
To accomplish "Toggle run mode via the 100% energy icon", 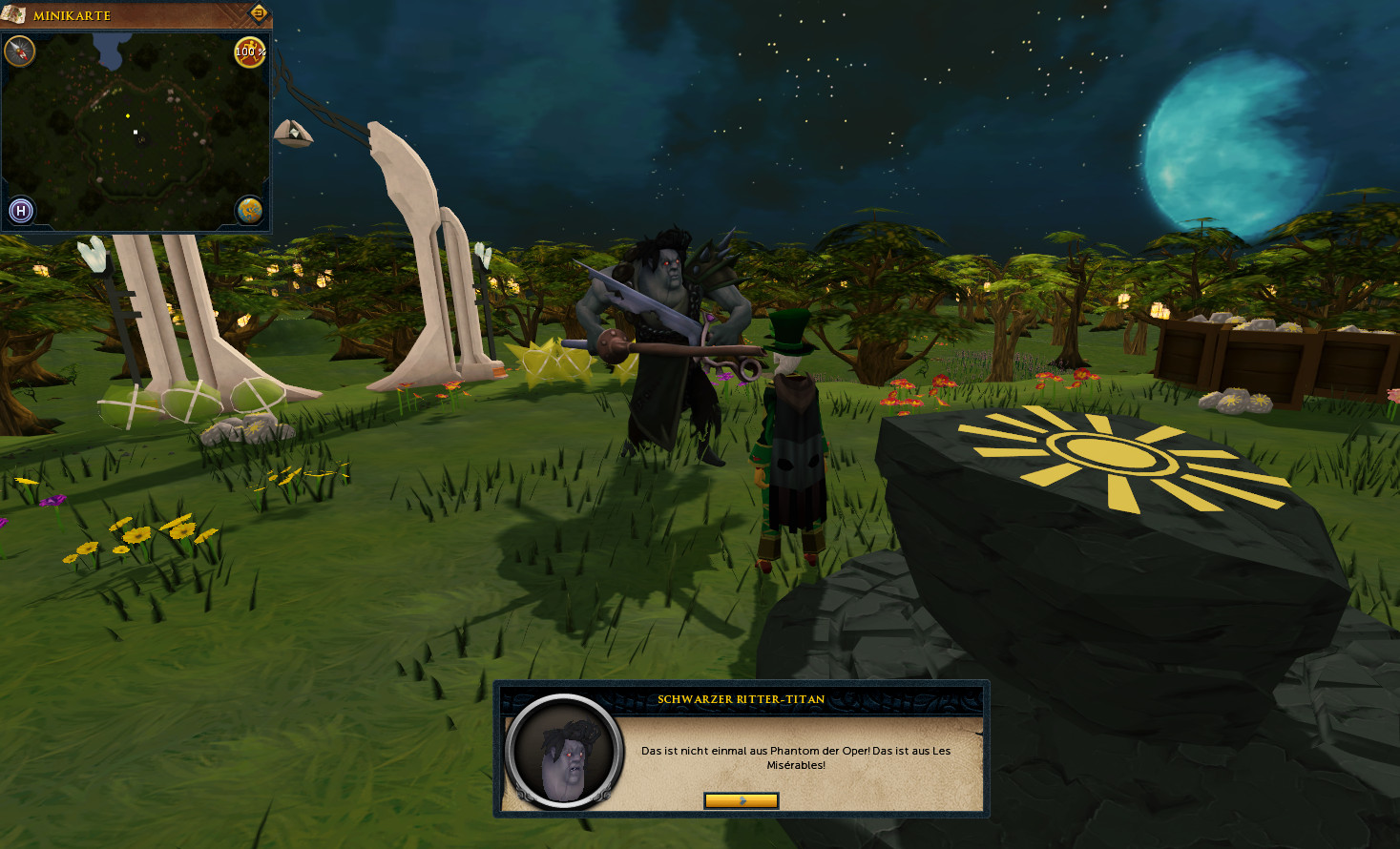I will (x=250, y=52).
